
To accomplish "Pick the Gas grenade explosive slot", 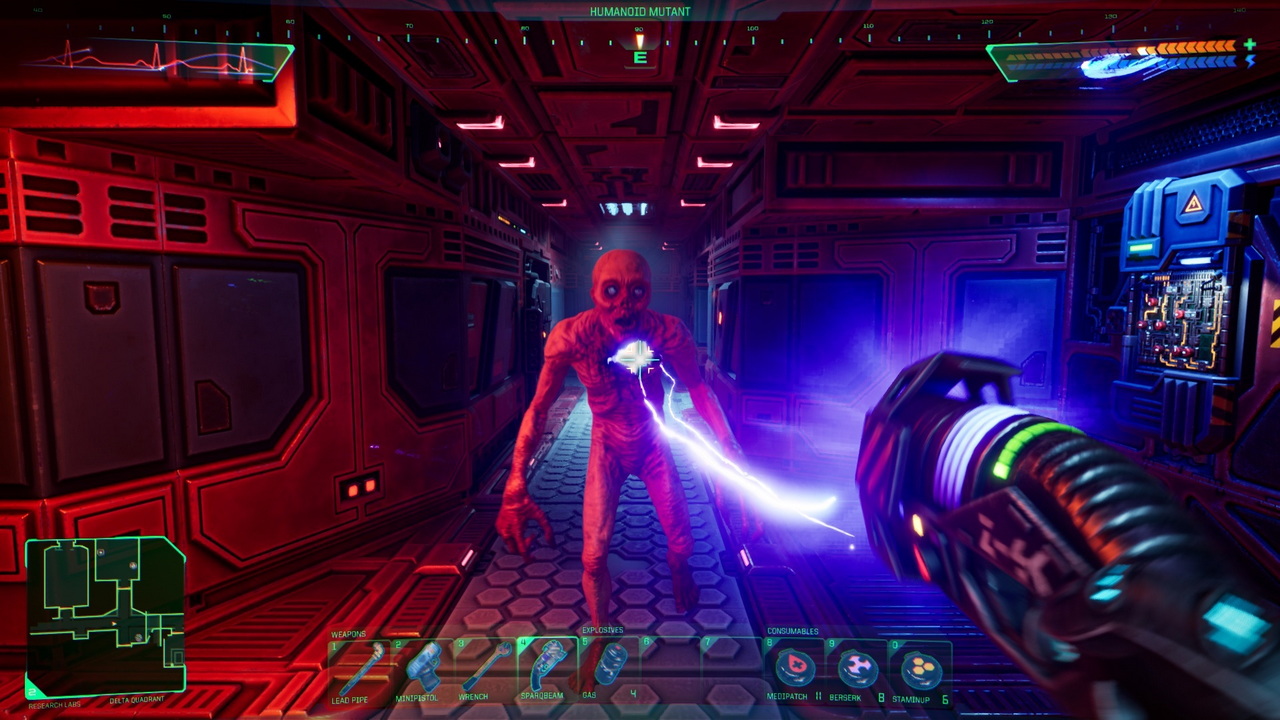I will [x=609, y=666].
